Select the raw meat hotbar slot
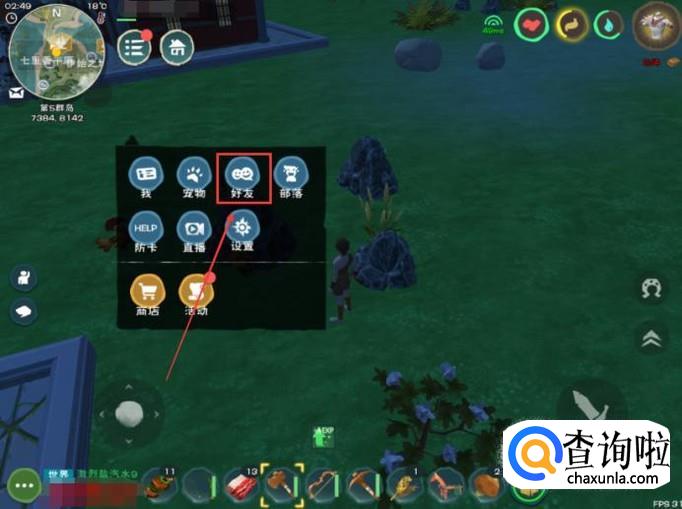Screen dimensions: 682x509 240,485
